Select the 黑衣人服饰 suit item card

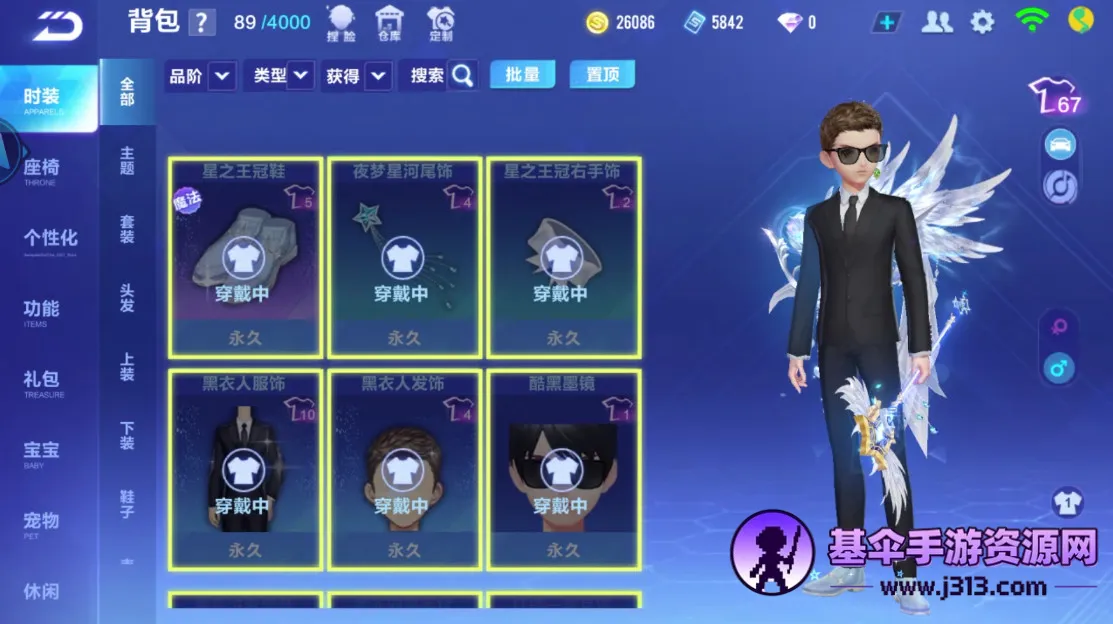(245, 469)
